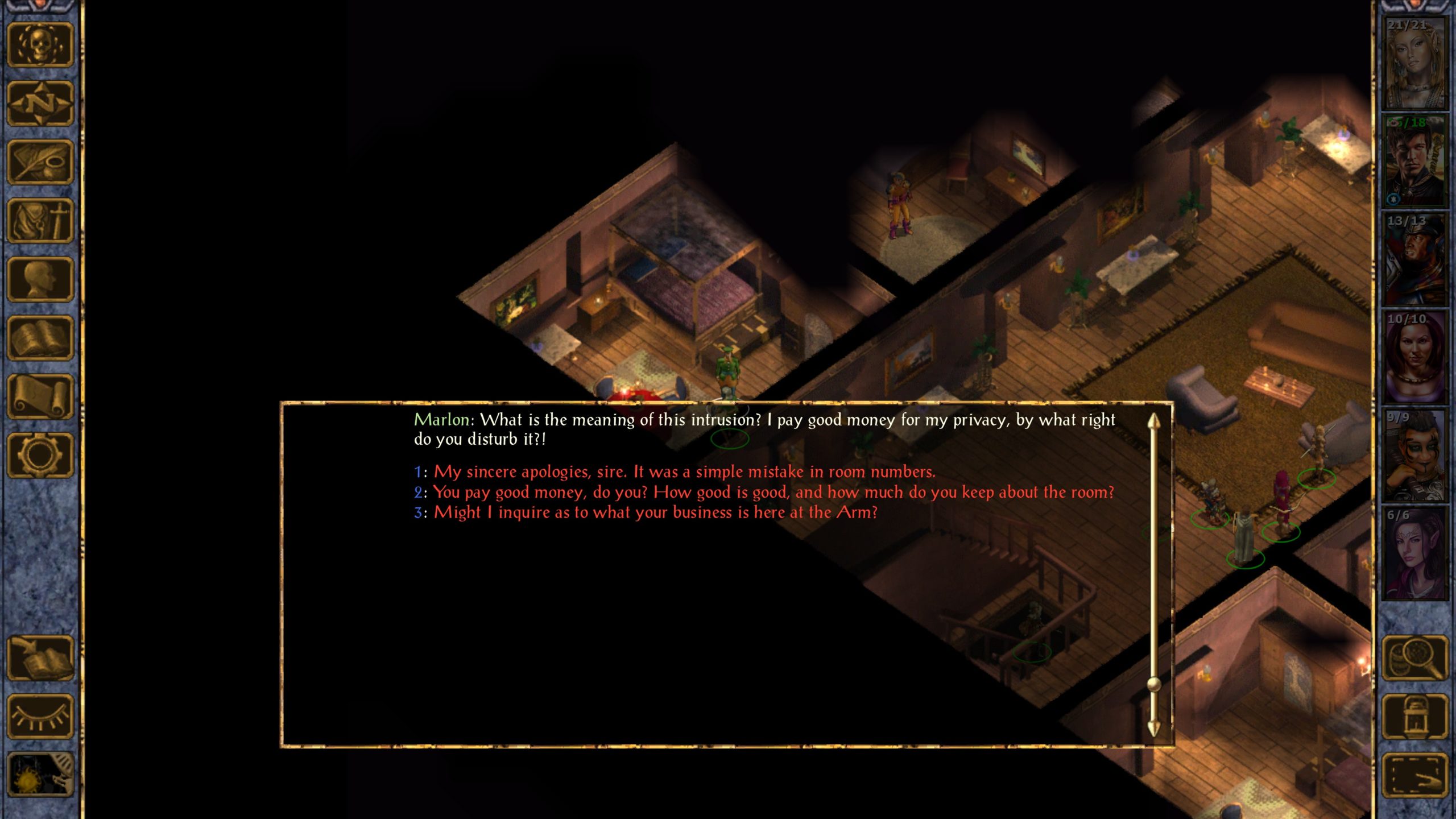Show the character record head icon

click(x=40, y=279)
